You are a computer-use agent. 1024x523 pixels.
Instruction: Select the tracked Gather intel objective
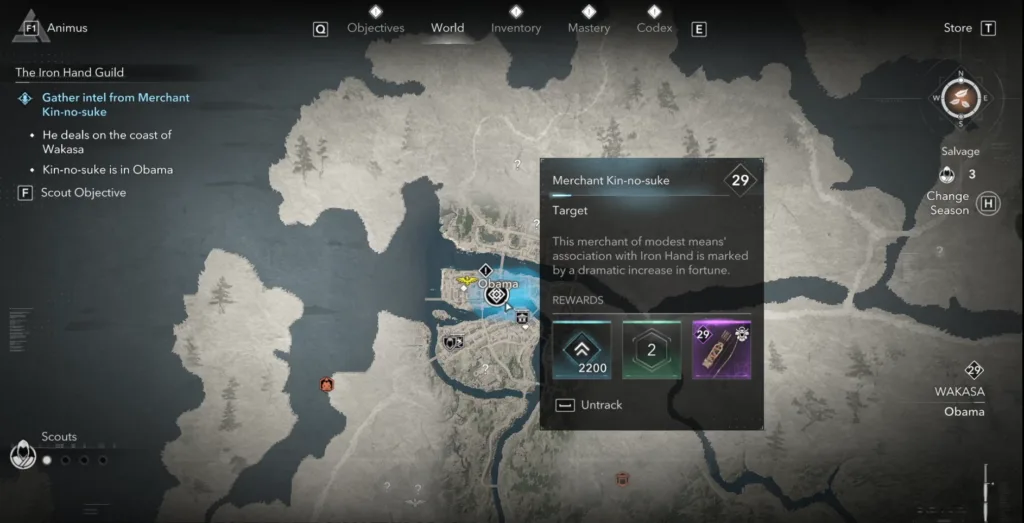click(115, 105)
